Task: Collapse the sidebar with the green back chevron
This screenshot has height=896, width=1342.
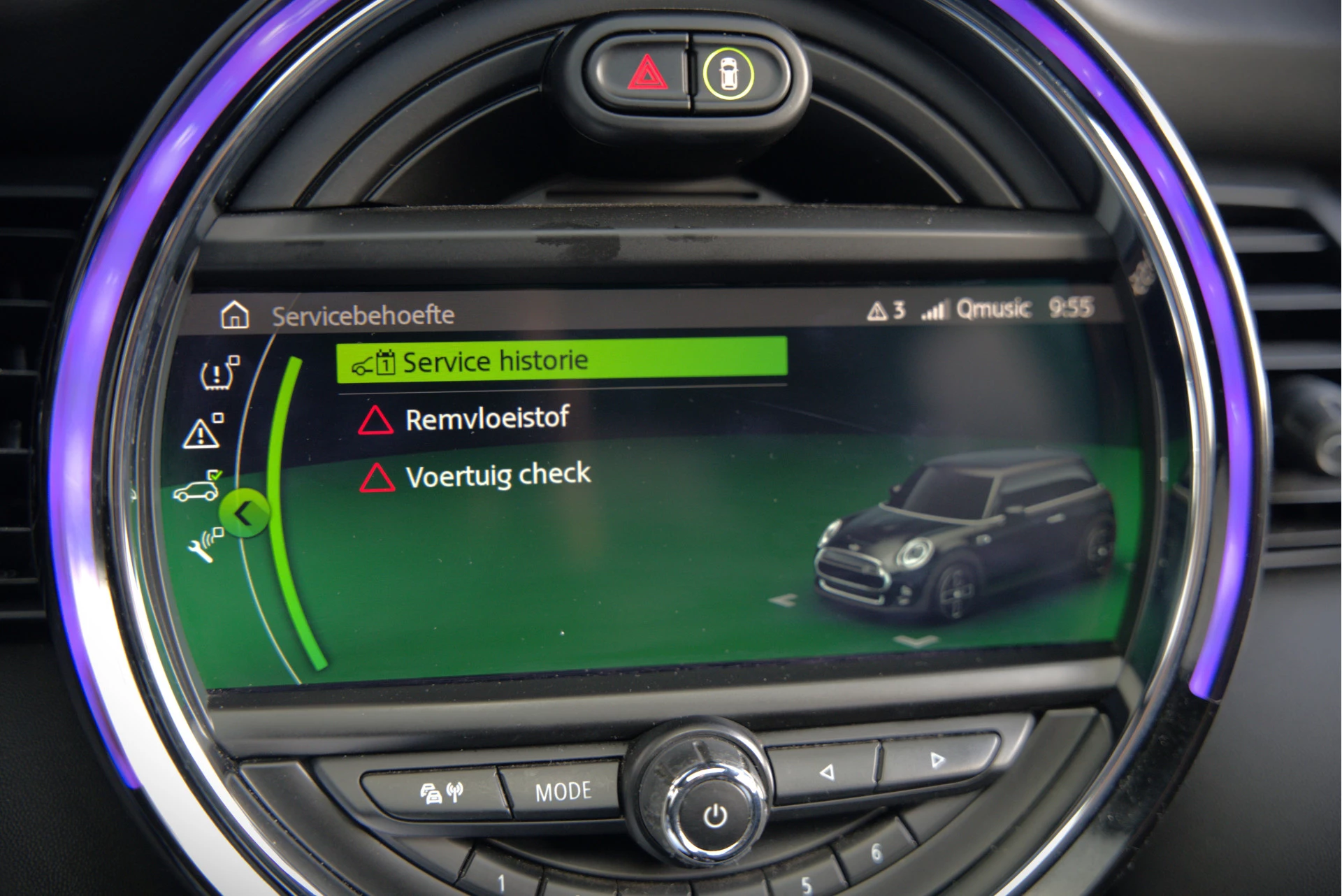Action: (x=244, y=514)
